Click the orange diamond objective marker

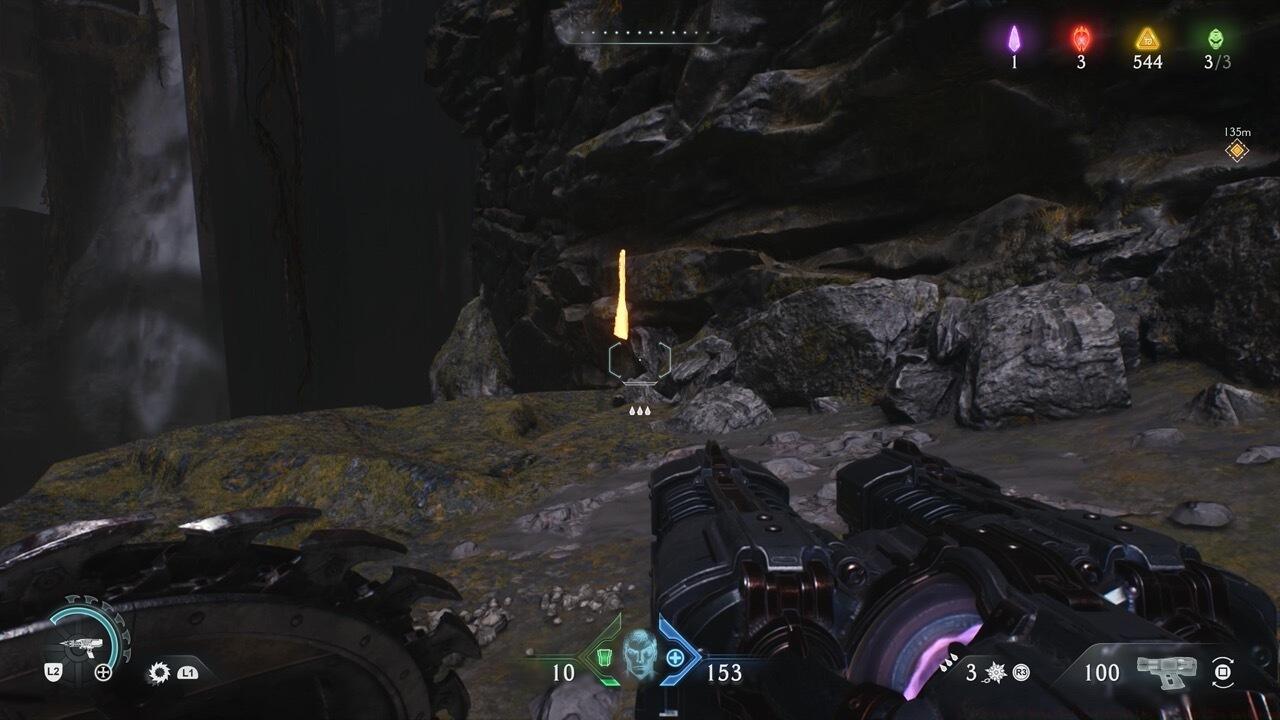coord(1237,151)
